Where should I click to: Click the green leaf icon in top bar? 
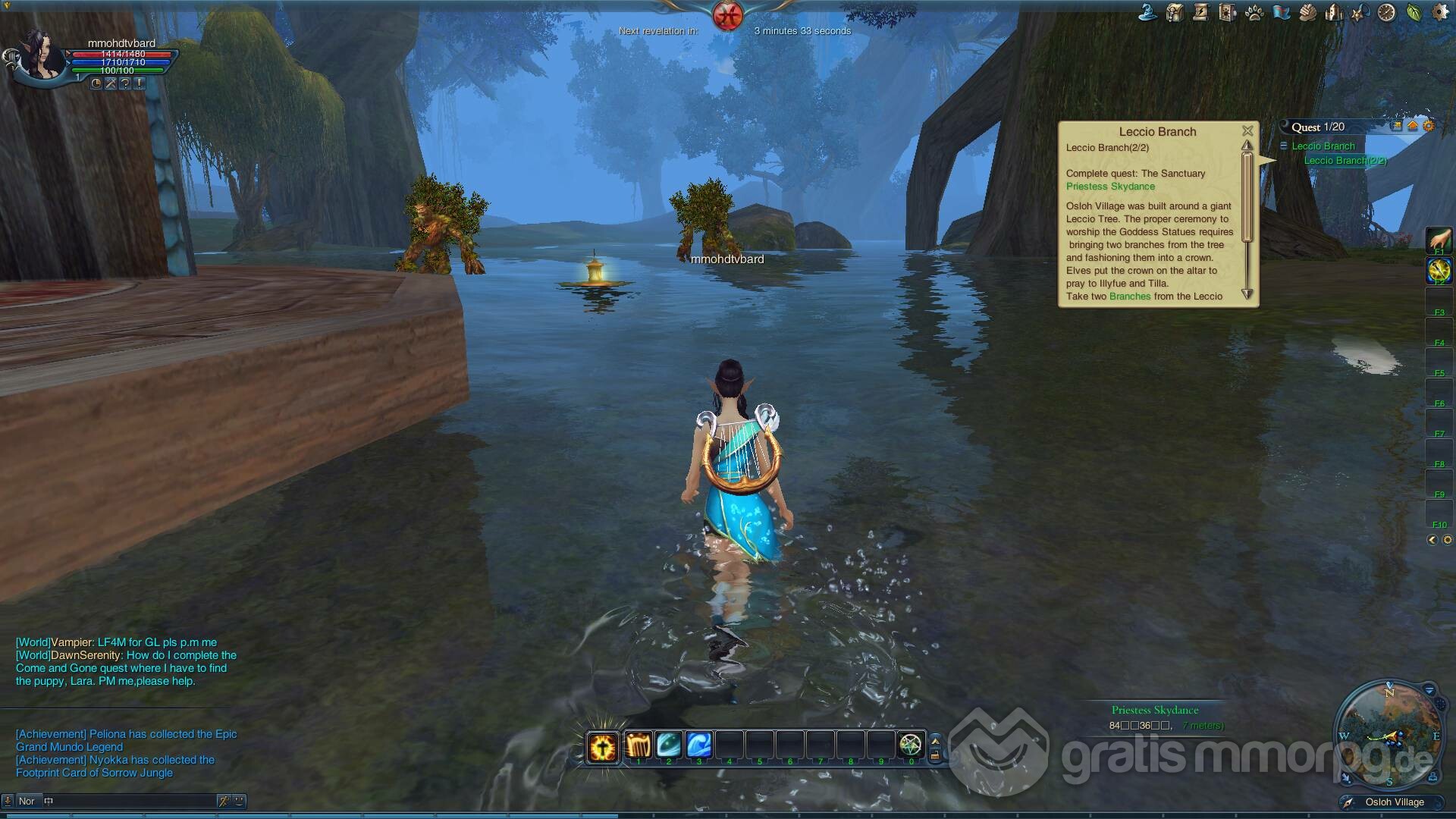click(x=1414, y=13)
